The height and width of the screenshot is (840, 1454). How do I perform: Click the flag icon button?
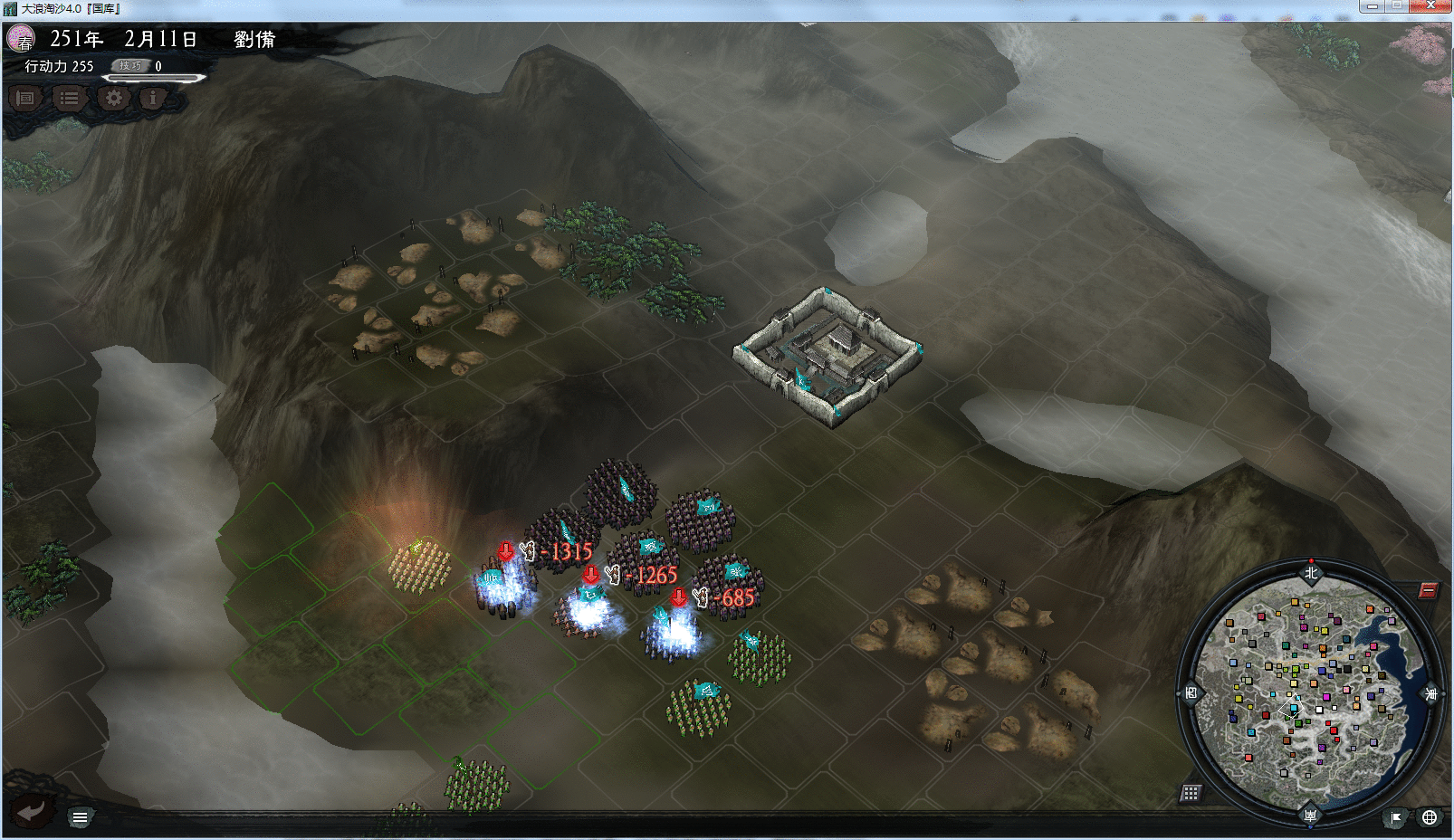1396,817
